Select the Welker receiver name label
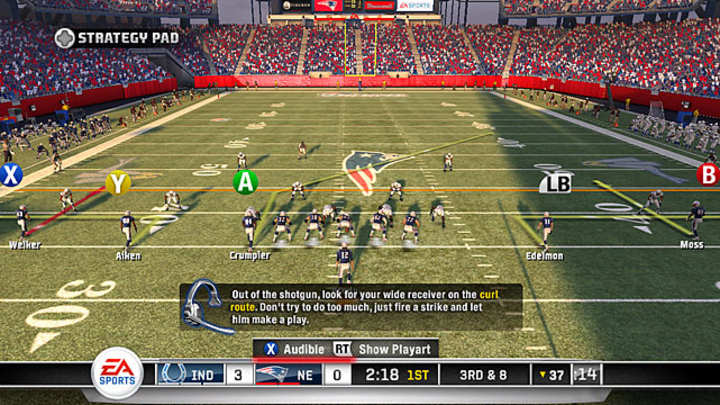The height and width of the screenshot is (405, 720). click(x=24, y=244)
